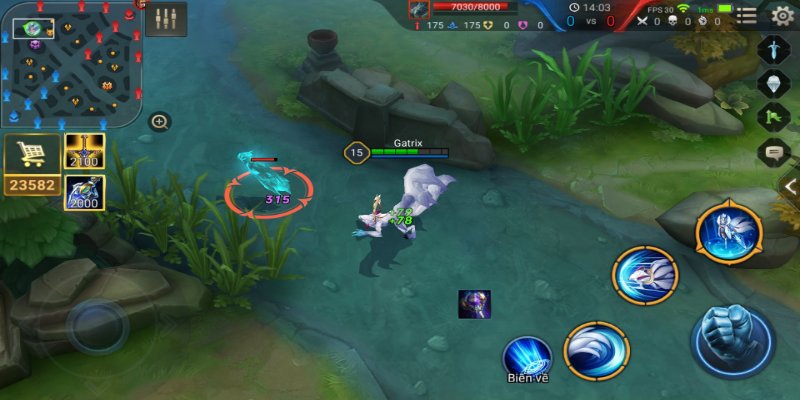Use the fist basic attack button
This screenshot has height=400, width=800.
[x=733, y=341]
